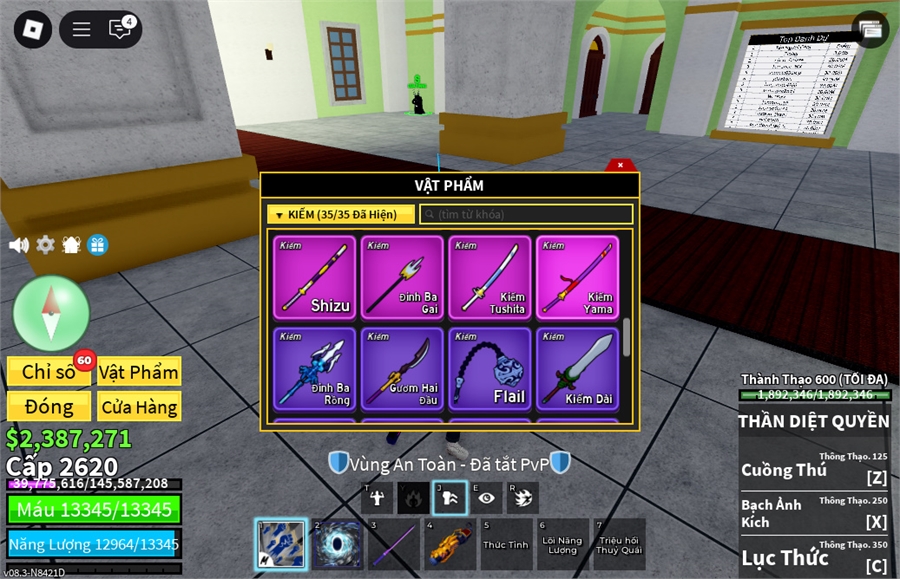
Task: Select the Flail weapon item
Action: [x=490, y=369]
